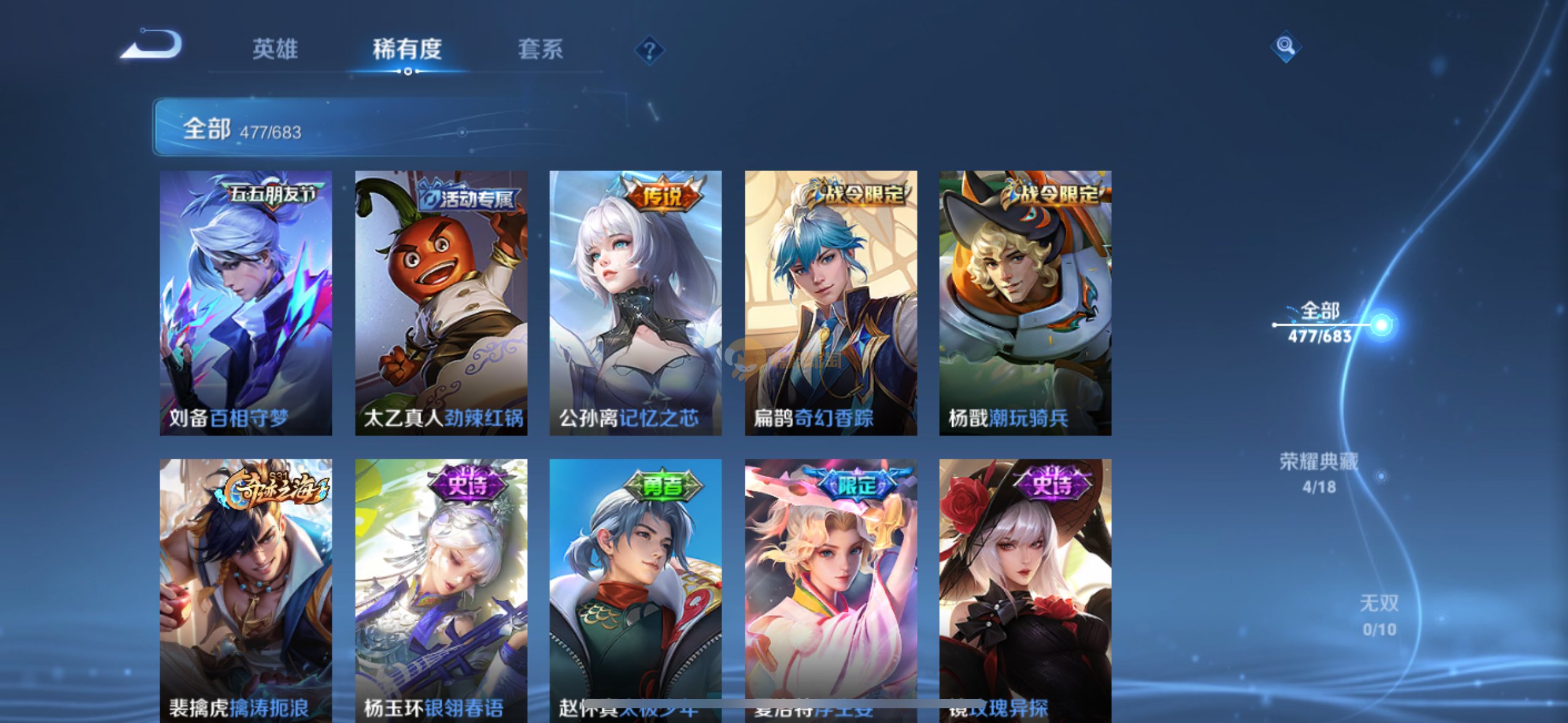Choose the 太乙真人 劲辣红锅 skin card
Image resolution: width=1568 pixels, height=723 pixels.
pyautogui.click(x=440, y=303)
